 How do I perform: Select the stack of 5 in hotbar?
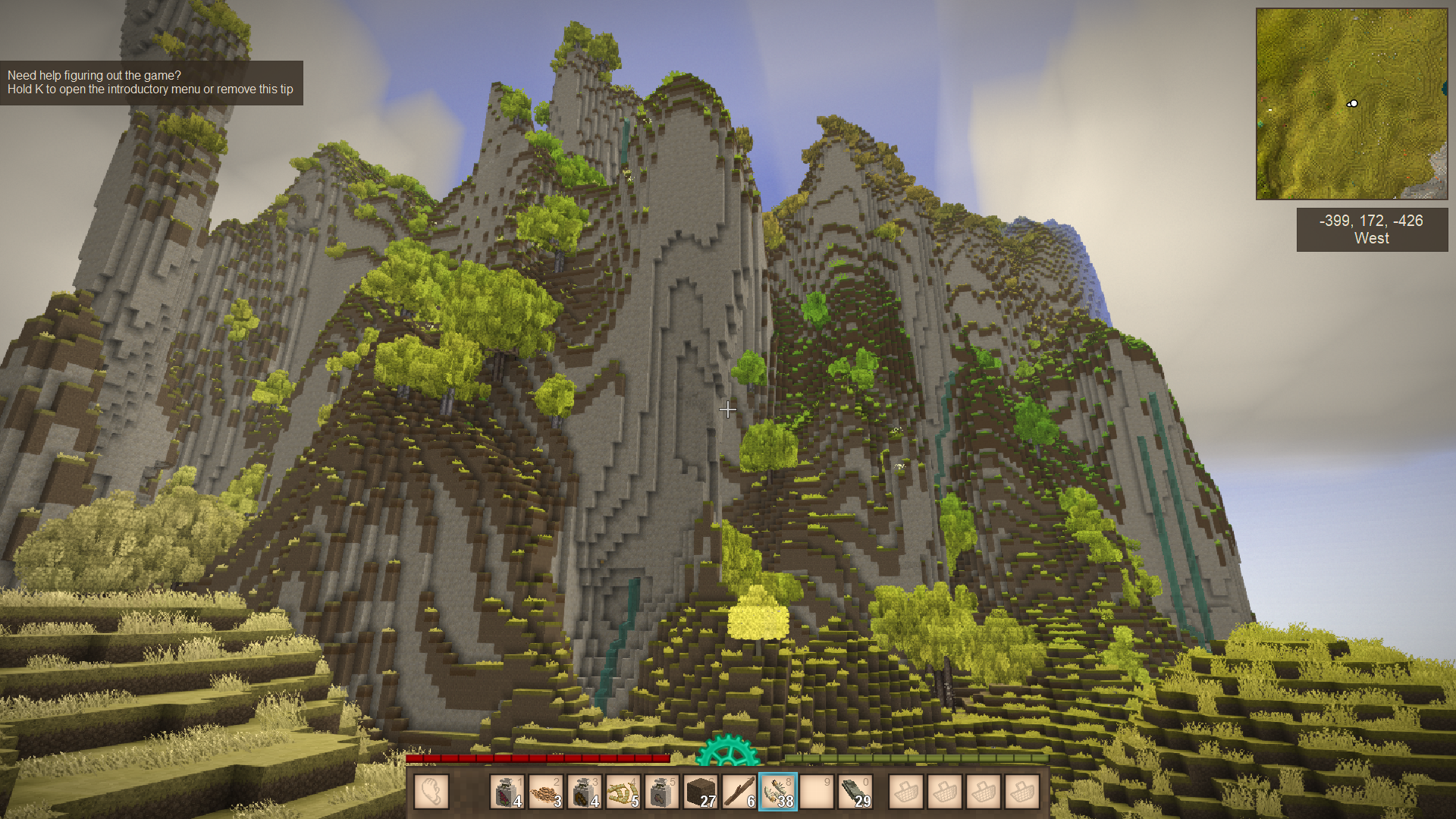pos(623,792)
